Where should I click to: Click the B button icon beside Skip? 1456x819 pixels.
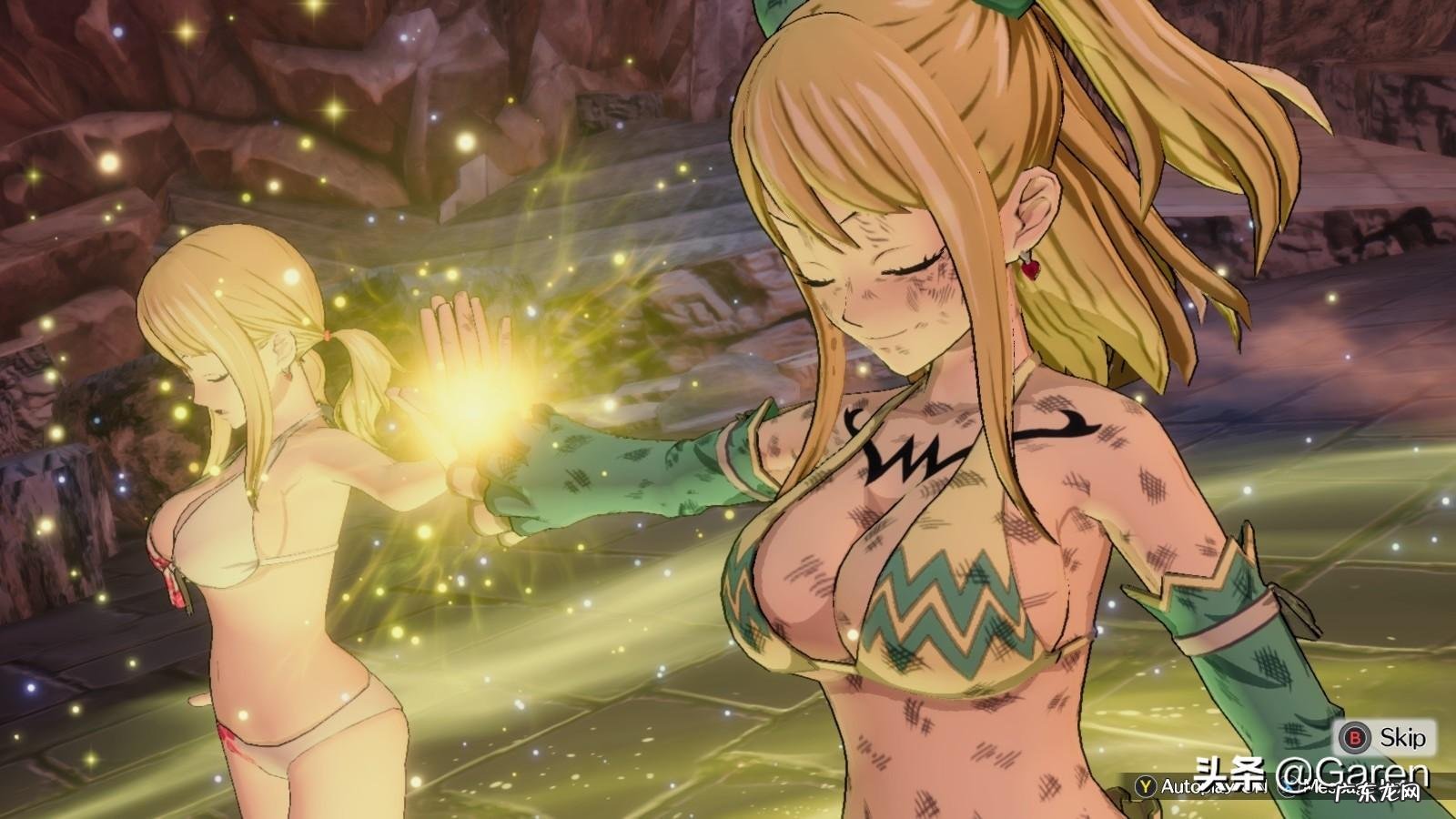click(x=1352, y=738)
